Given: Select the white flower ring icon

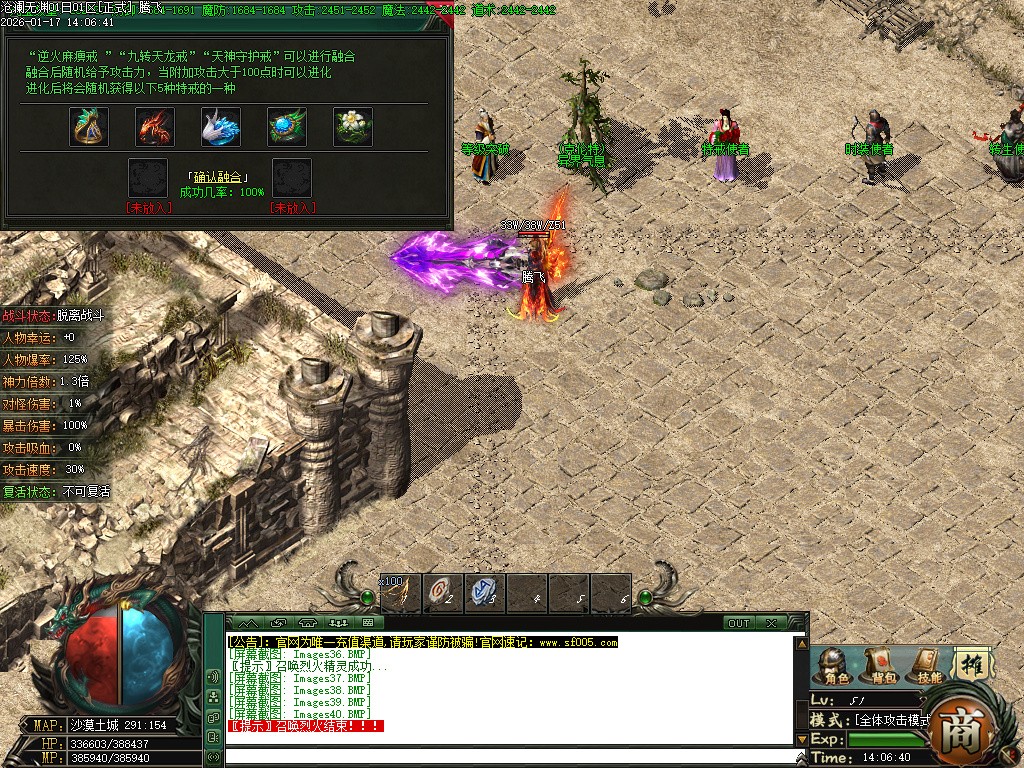Looking at the screenshot, I should (353, 127).
